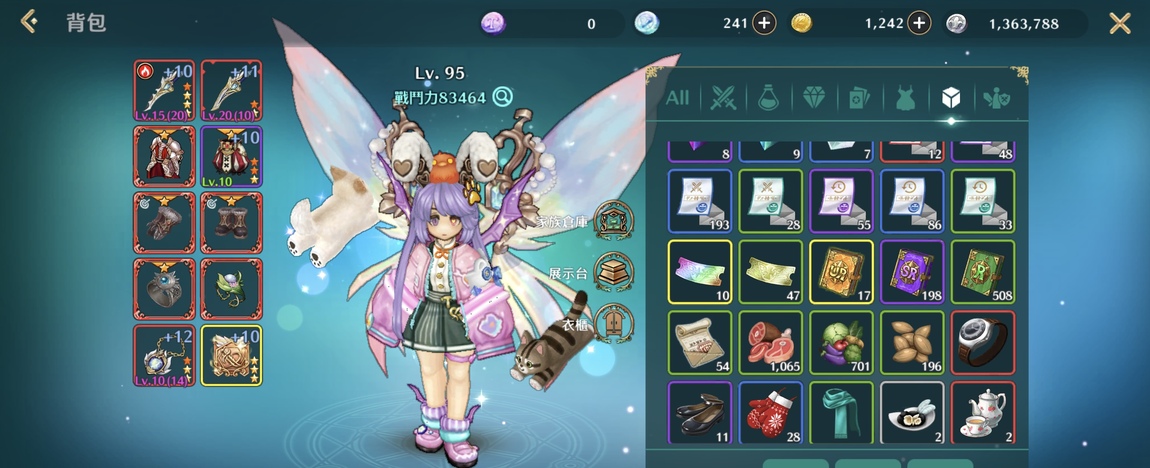Select the red mittens item
1150x468 pixels.
(x=770, y=413)
